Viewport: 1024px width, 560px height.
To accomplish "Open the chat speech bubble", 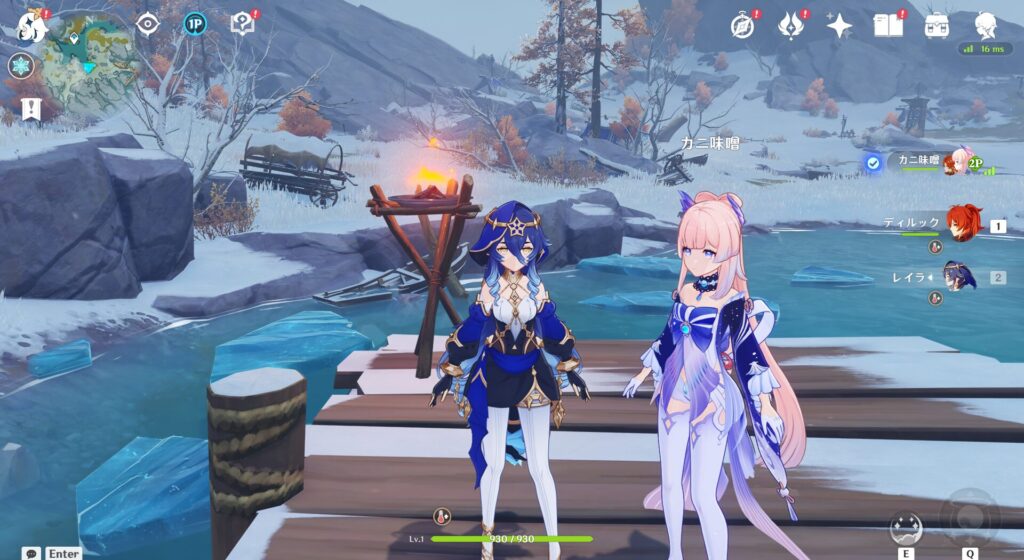I will pyautogui.click(x=33, y=552).
